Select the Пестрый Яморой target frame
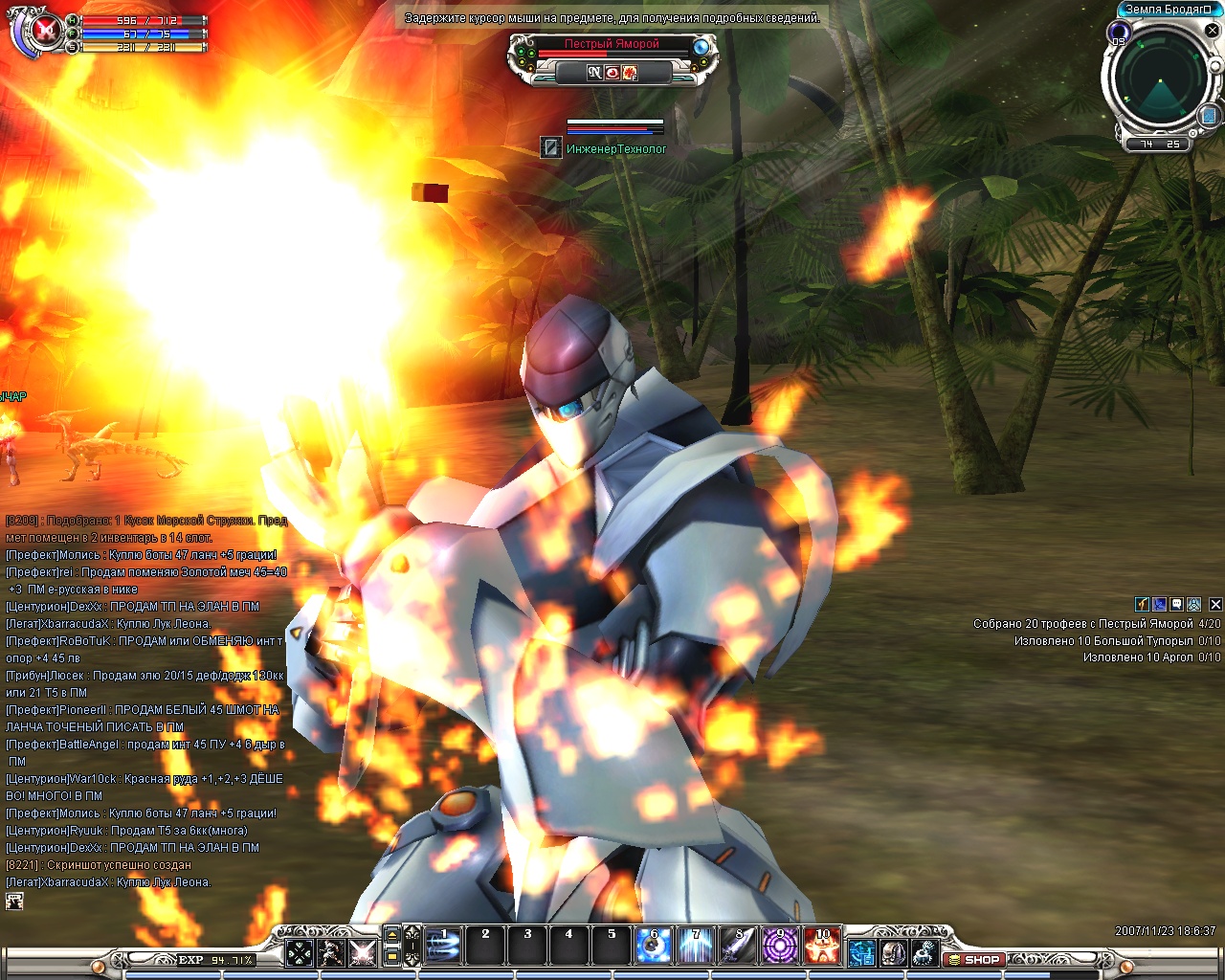The width and height of the screenshot is (1225, 980). point(612,44)
